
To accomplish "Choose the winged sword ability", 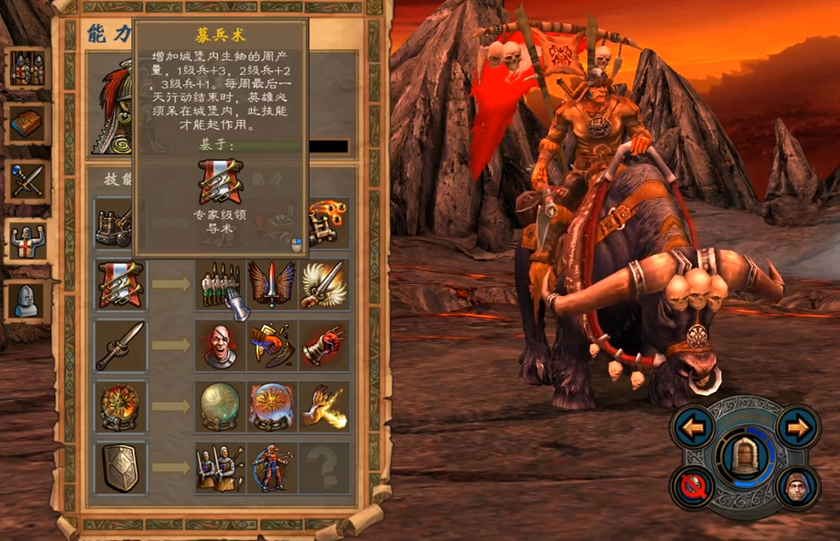I will [272, 285].
